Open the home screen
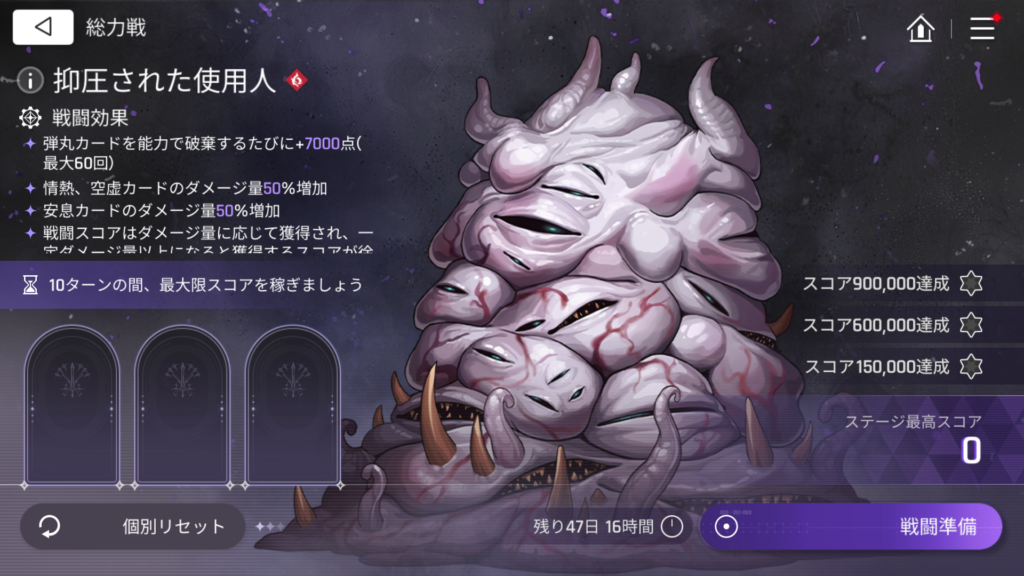The image size is (1024, 576). point(920,28)
